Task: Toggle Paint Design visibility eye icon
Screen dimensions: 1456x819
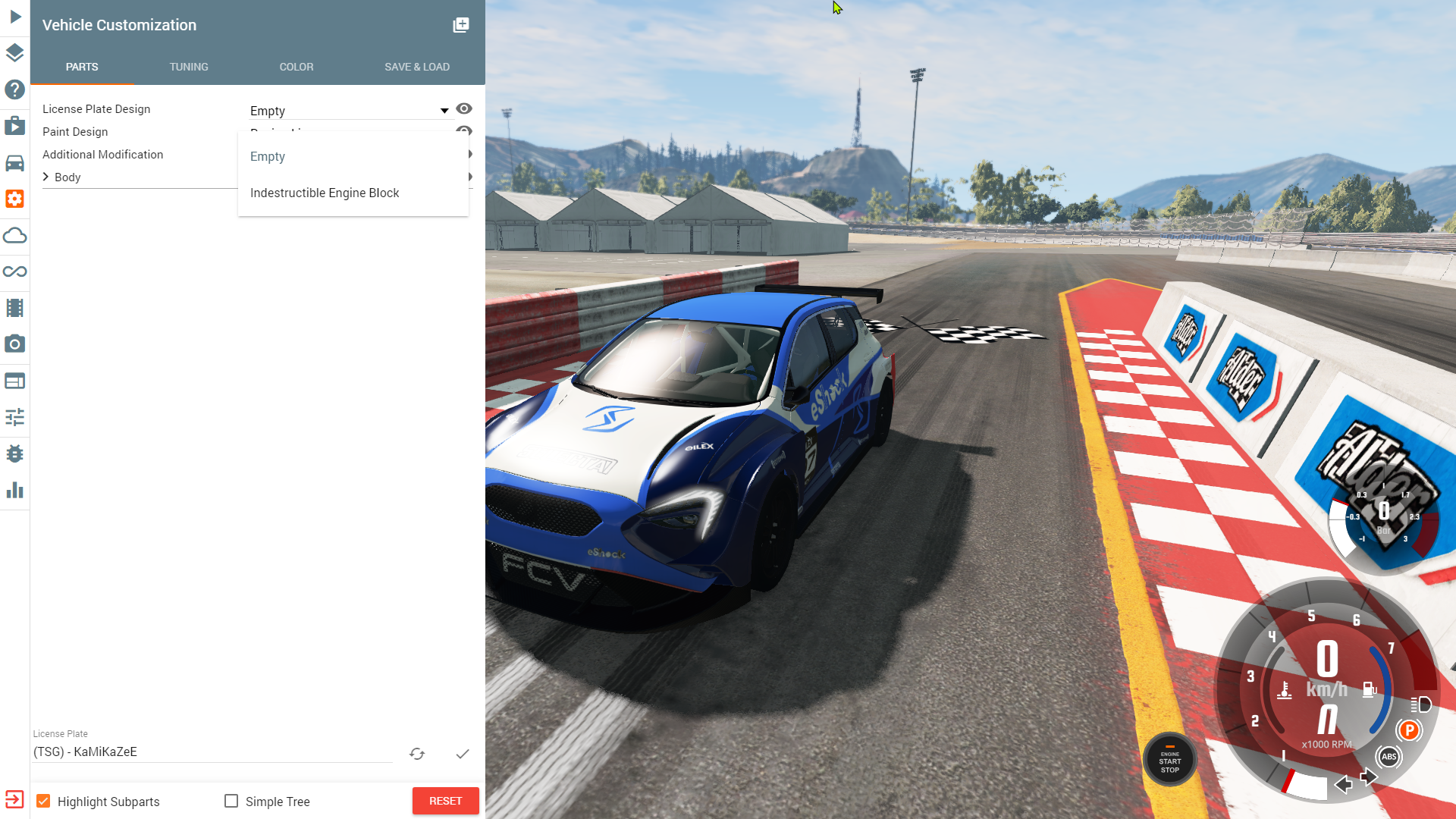Action: 464,131
